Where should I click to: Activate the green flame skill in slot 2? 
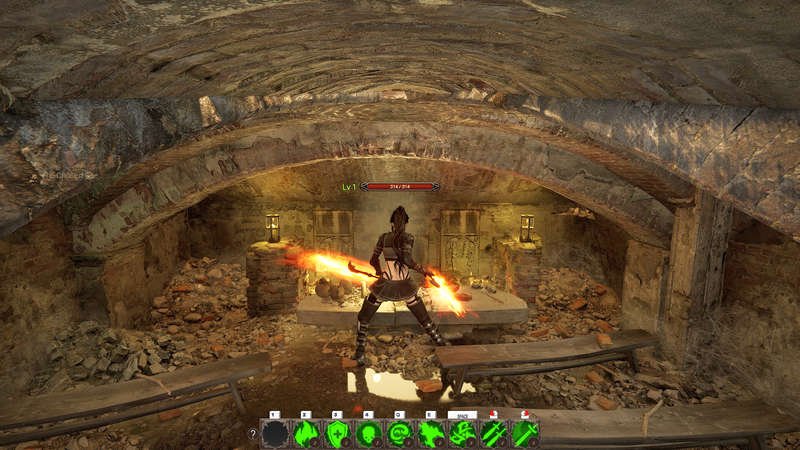pyautogui.click(x=306, y=434)
